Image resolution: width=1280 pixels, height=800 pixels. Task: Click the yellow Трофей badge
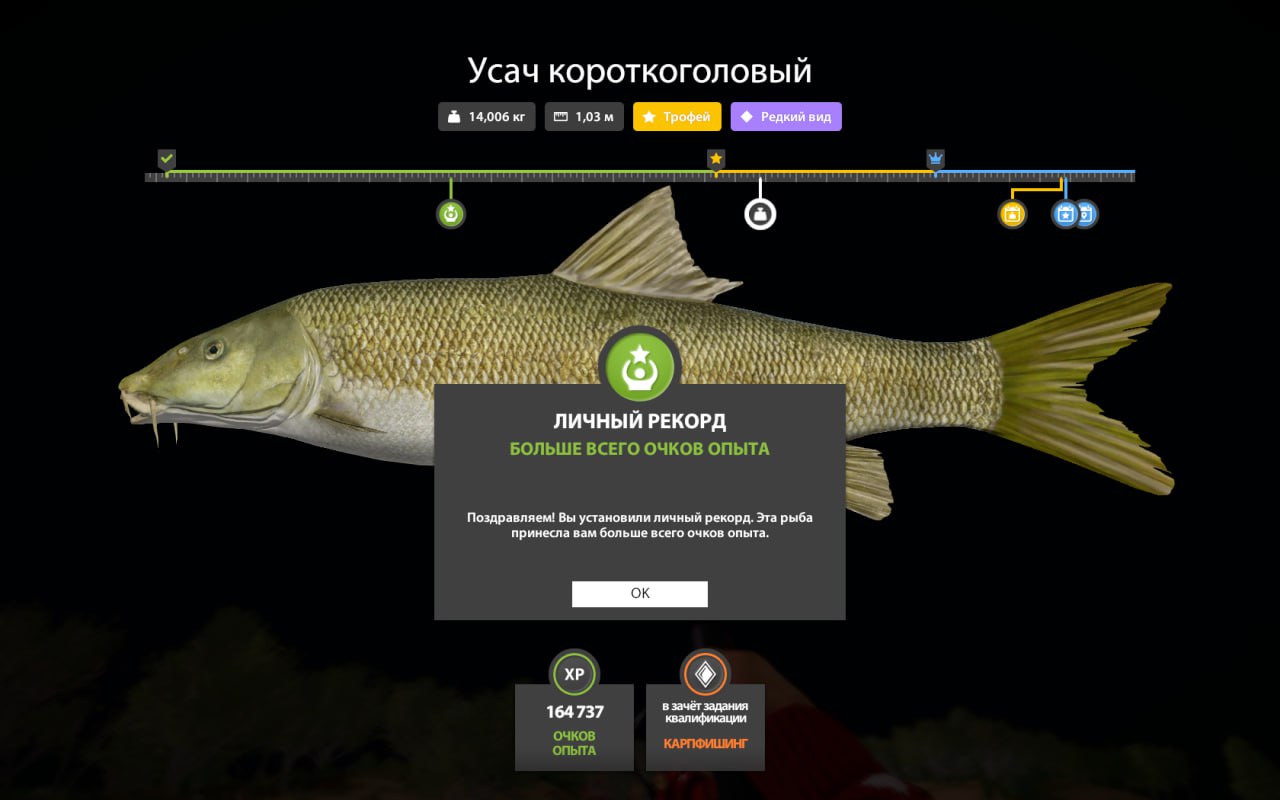pos(677,116)
